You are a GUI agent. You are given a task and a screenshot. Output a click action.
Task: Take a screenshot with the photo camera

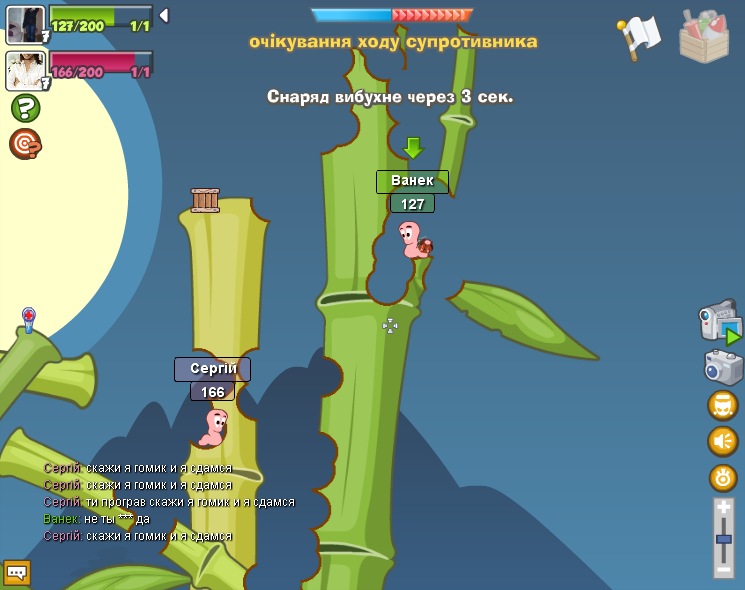[x=722, y=367]
